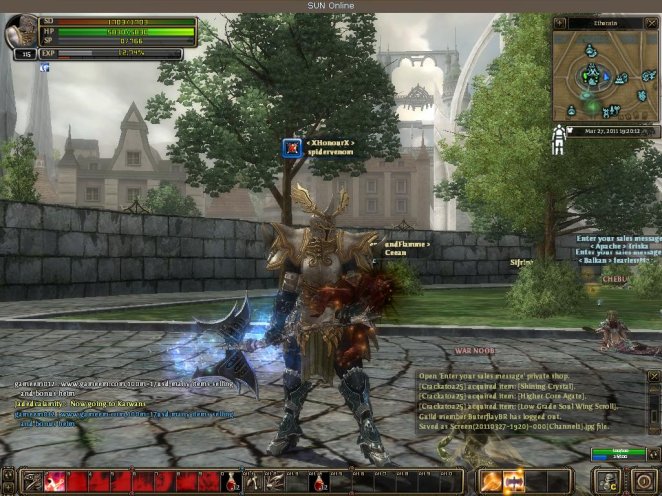Image resolution: width=662 pixels, height=496 pixels.
Task: Select the XHonorX guild emblem icon
Action: pos(291,148)
